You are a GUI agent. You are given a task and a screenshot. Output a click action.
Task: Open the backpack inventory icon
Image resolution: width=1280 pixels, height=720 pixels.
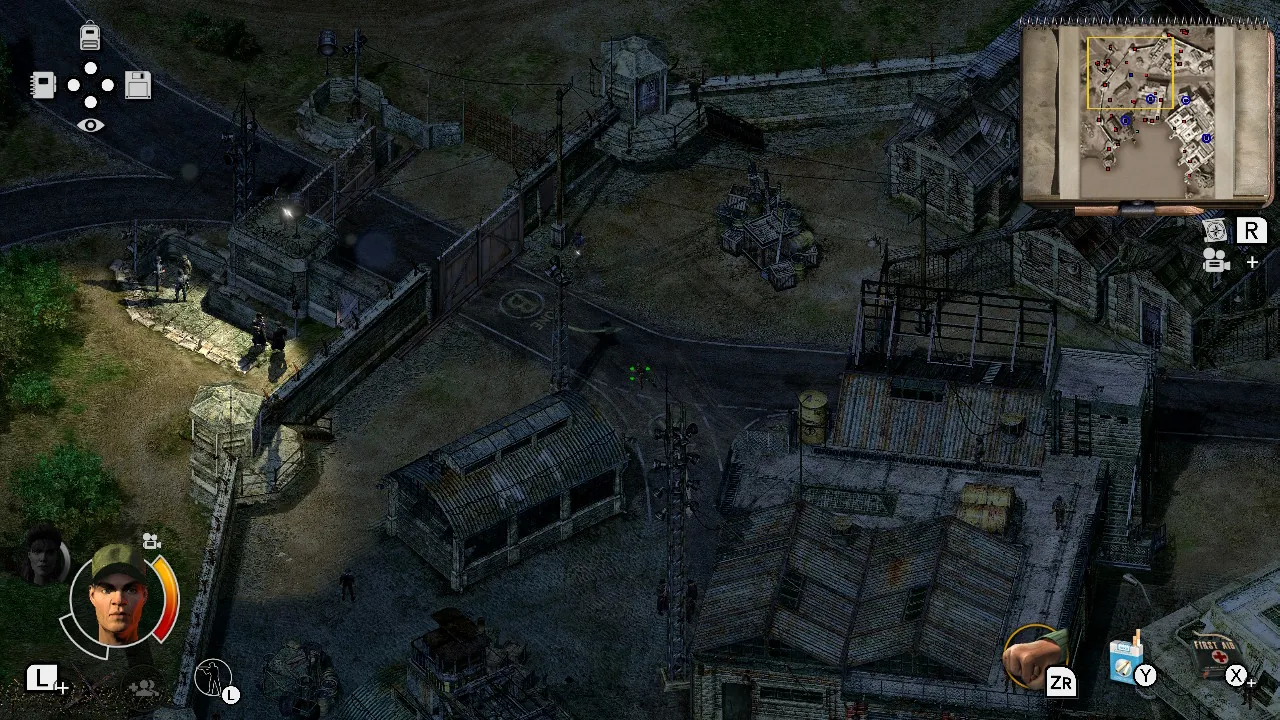pyautogui.click(x=90, y=36)
